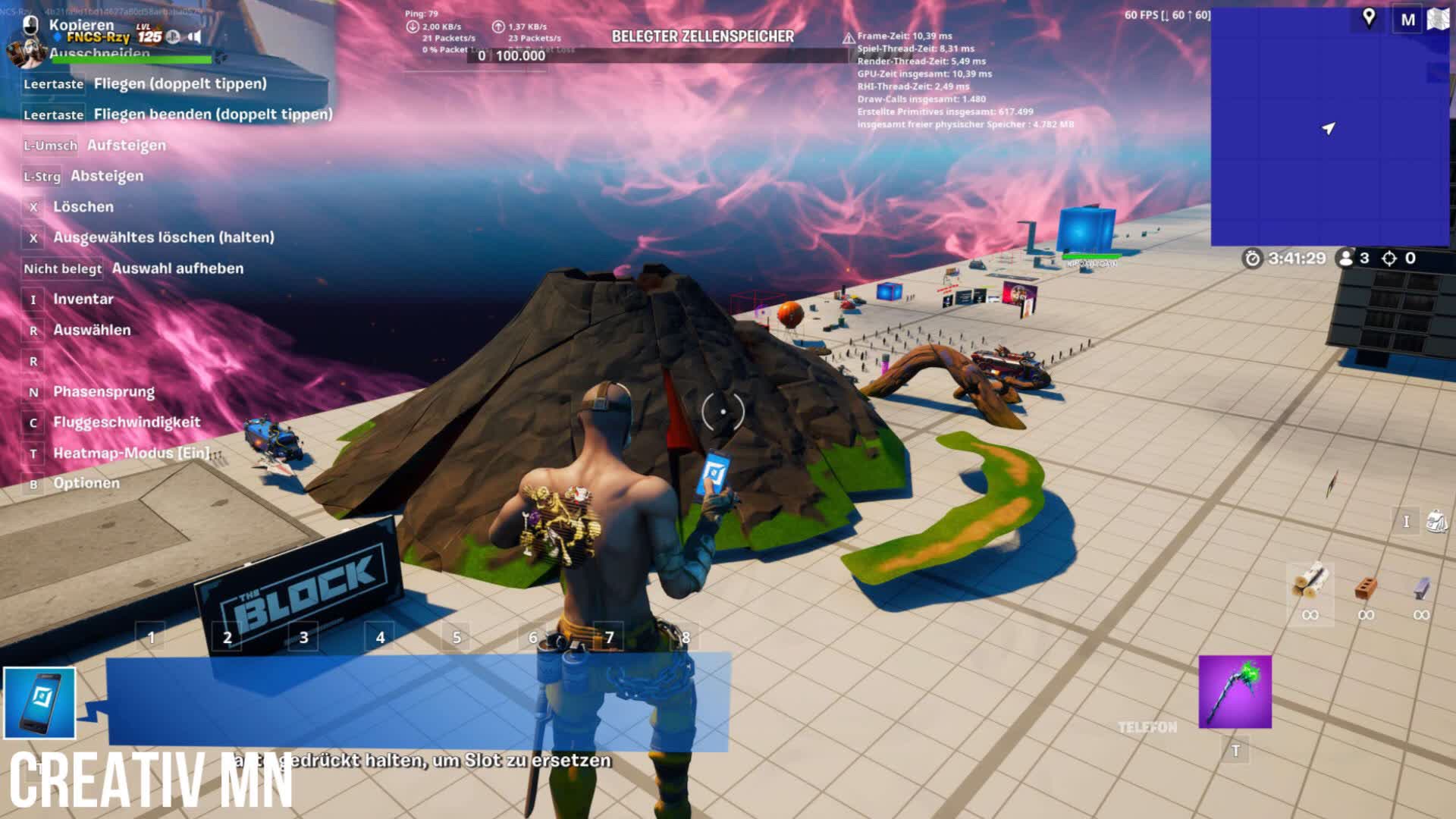Choose Ausschneiden from the context menu
The width and height of the screenshot is (1456, 819).
click(x=99, y=52)
